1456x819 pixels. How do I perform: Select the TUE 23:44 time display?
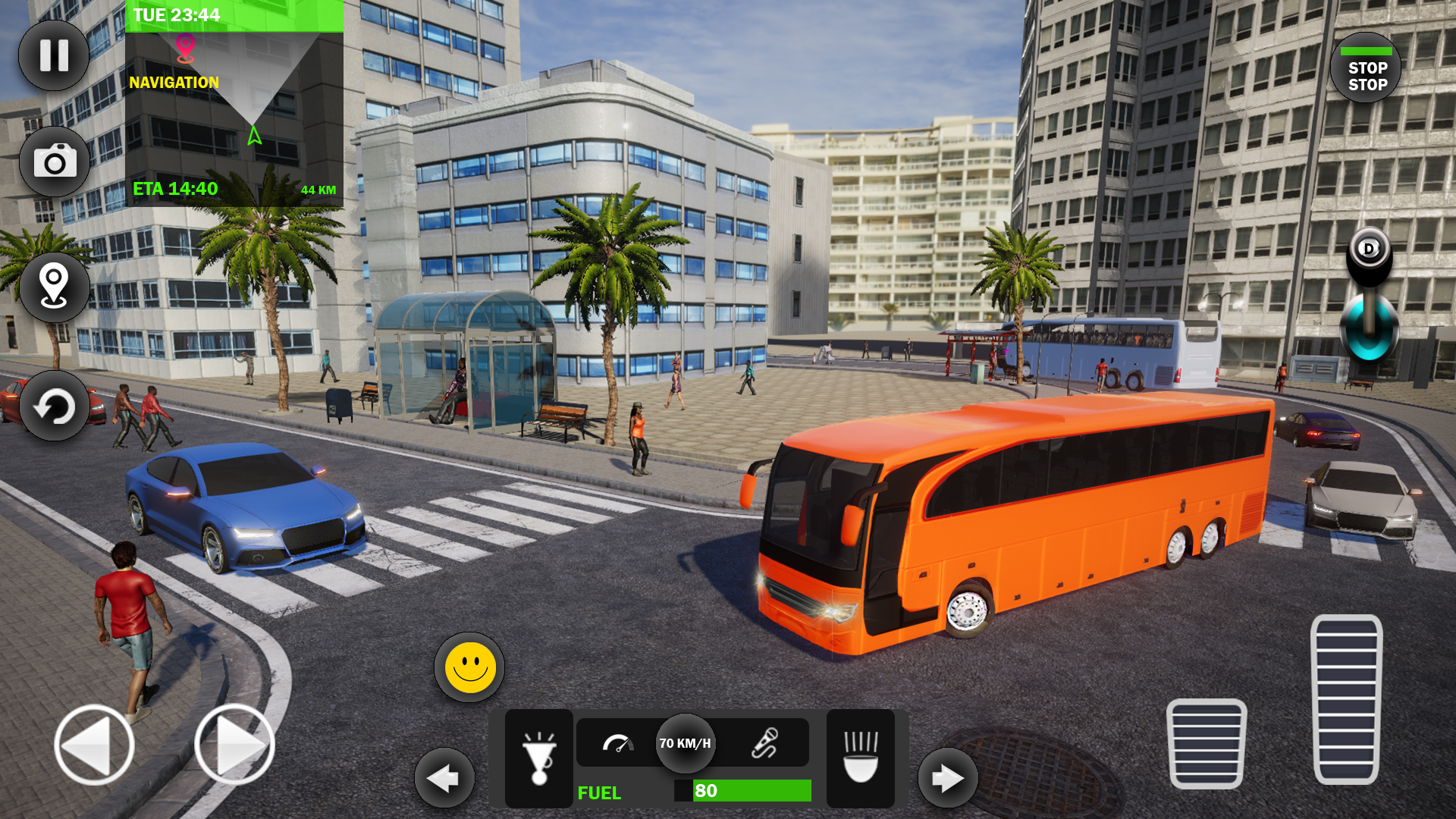tap(175, 14)
